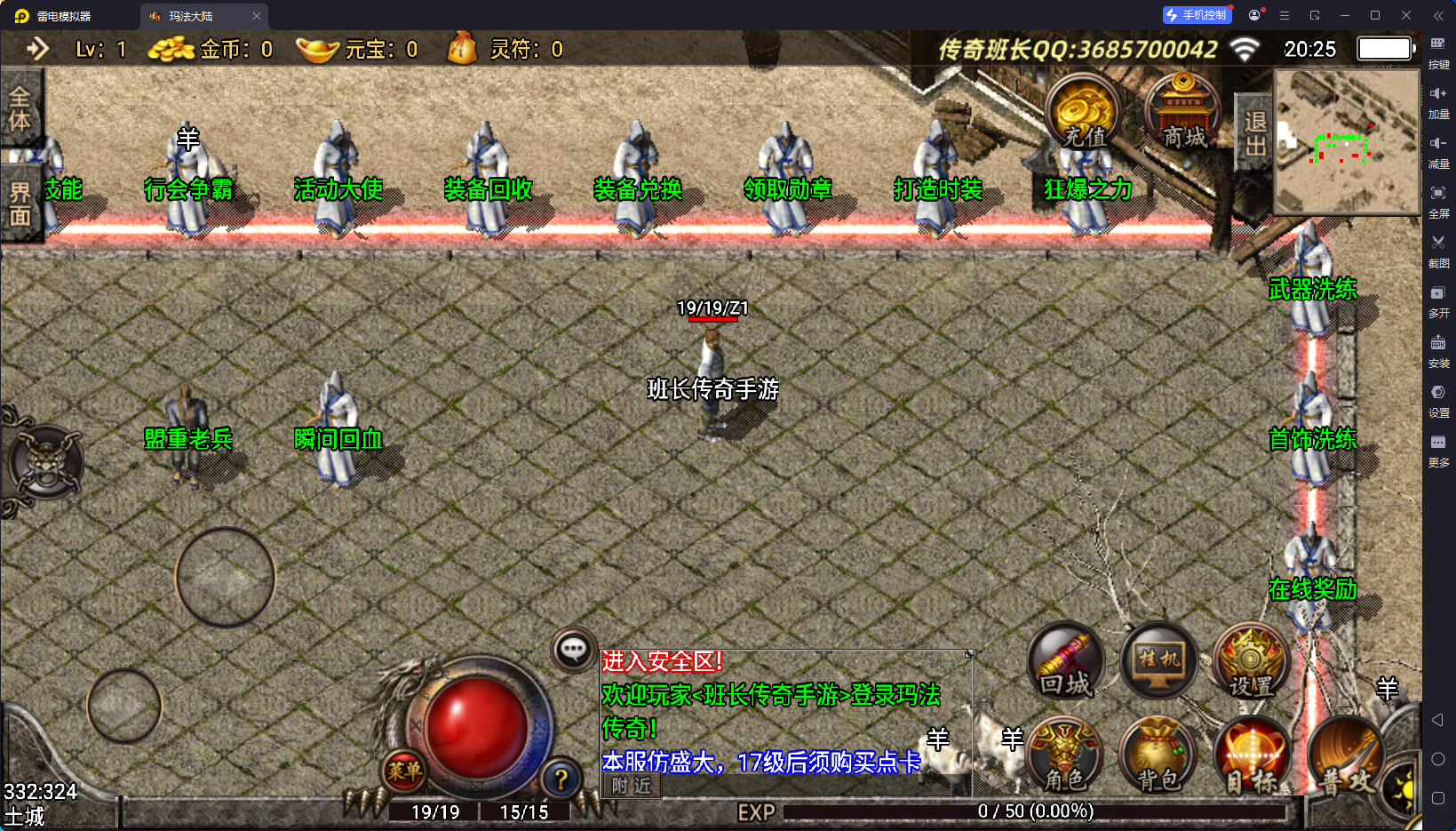Viewport: 1456px width, 831px height.
Task: Open the minimap
Action: click(x=1347, y=141)
